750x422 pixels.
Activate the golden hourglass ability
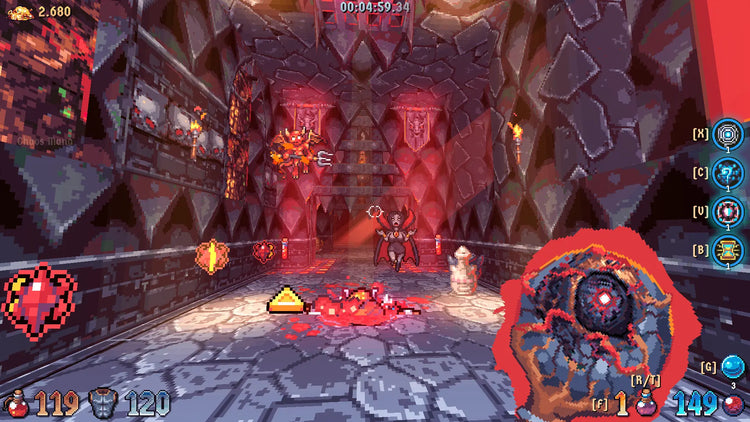click(x=728, y=250)
